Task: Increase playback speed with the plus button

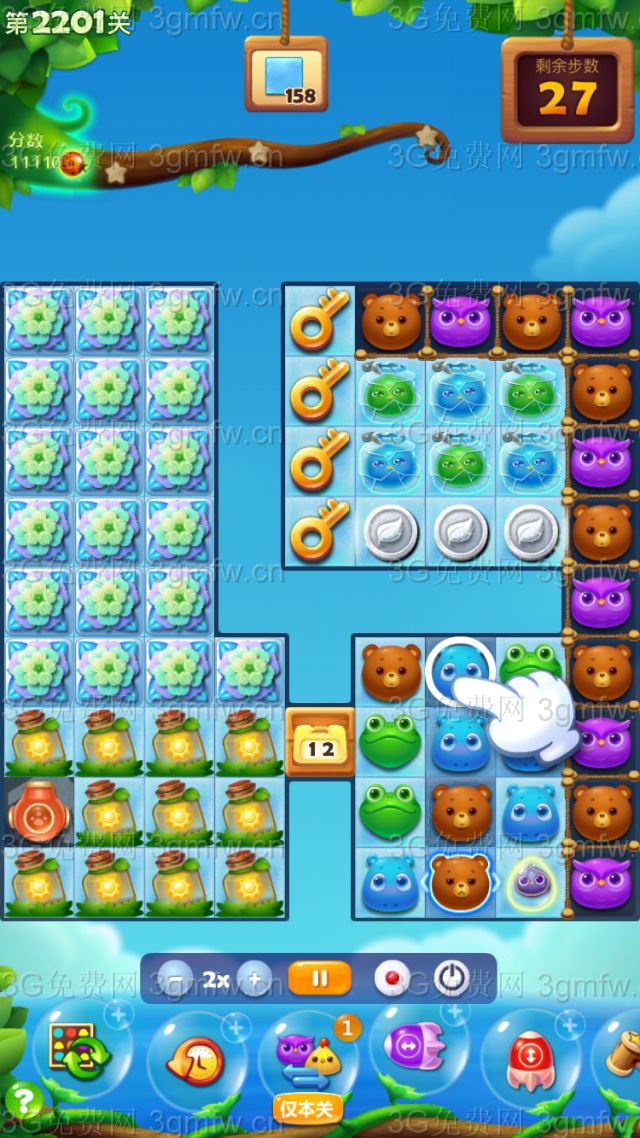Action: pyautogui.click(x=255, y=979)
